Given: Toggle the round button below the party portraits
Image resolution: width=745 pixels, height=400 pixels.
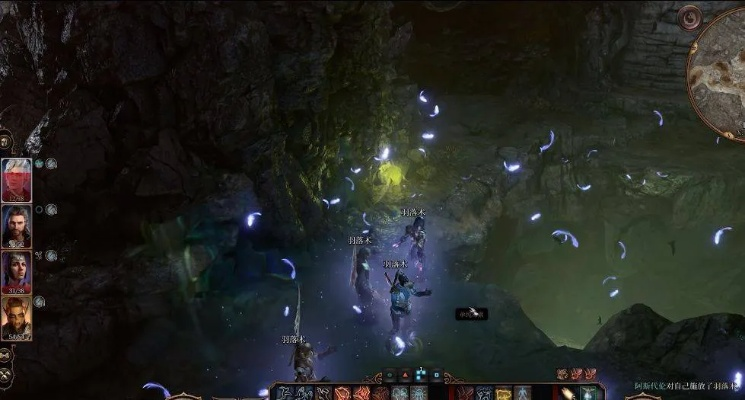Looking at the screenshot, I should coord(5,355).
